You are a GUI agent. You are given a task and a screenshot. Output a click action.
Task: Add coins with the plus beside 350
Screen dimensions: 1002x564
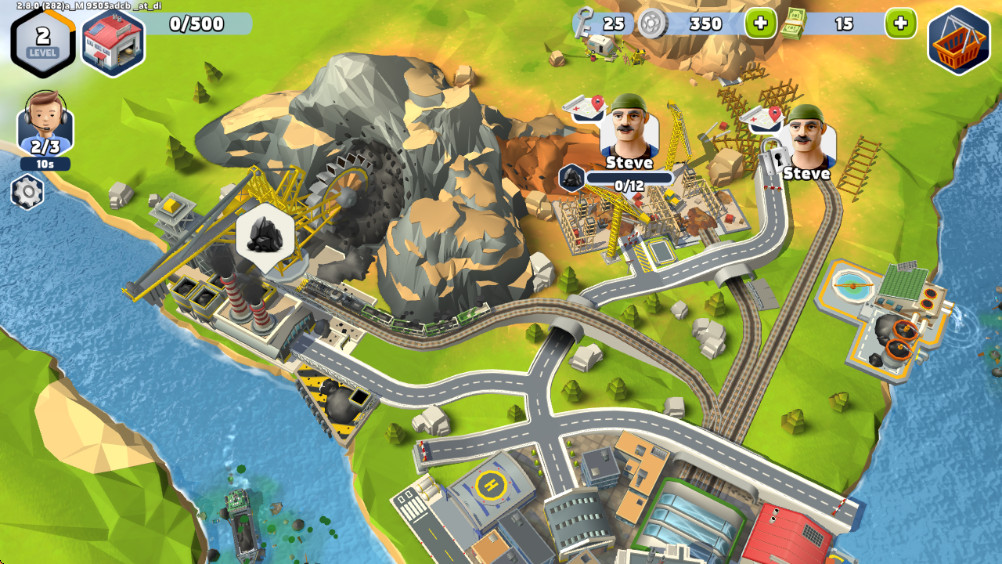pyautogui.click(x=760, y=23)
